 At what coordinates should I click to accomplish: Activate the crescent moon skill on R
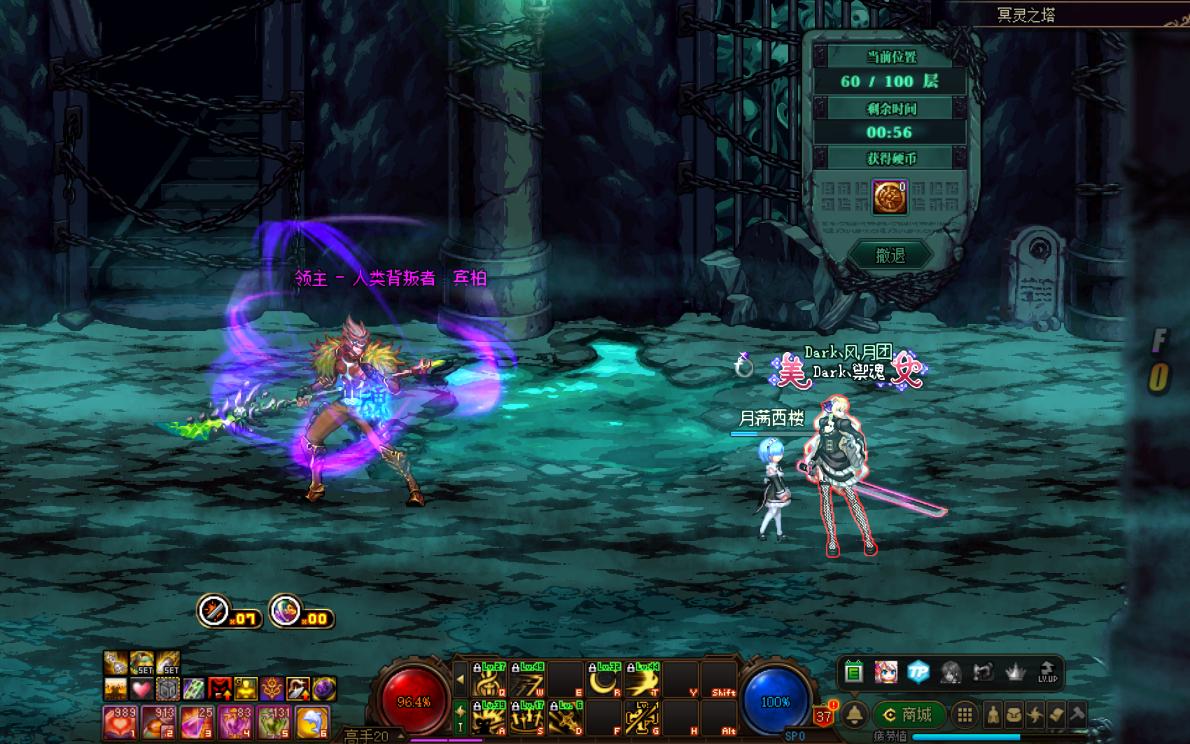(x=603, y=679)
